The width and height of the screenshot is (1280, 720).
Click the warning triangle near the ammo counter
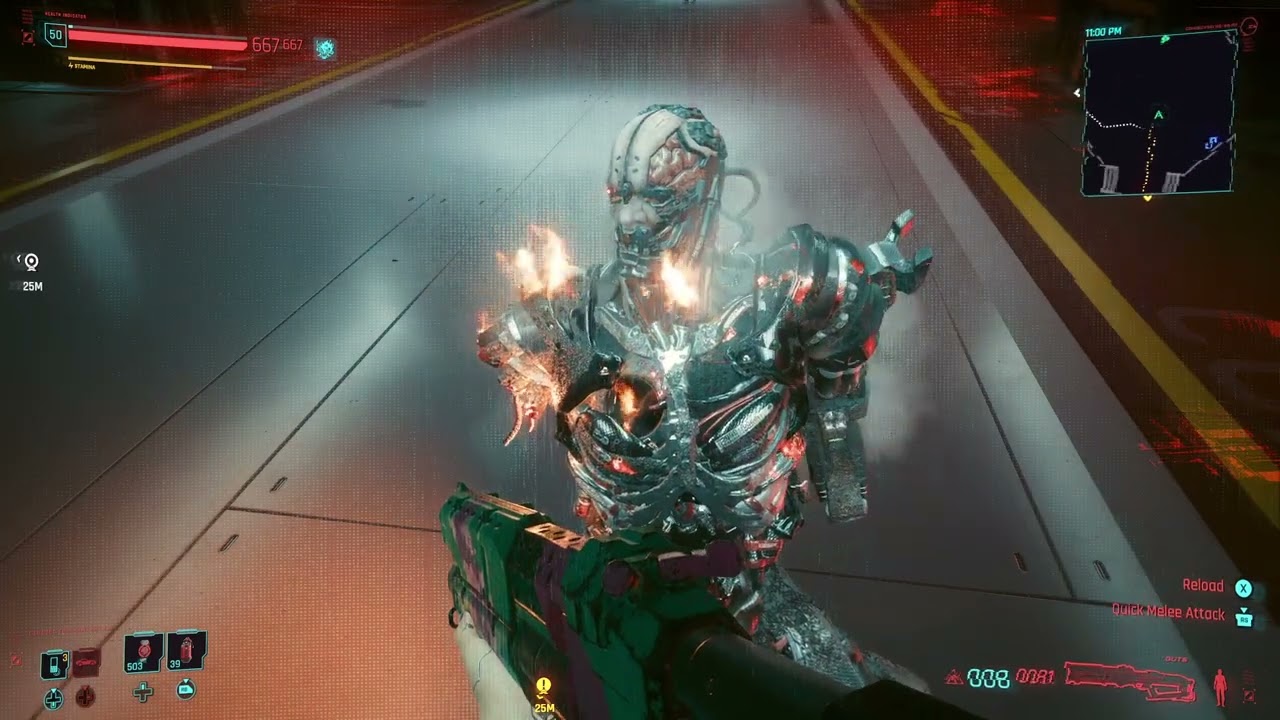955,677
